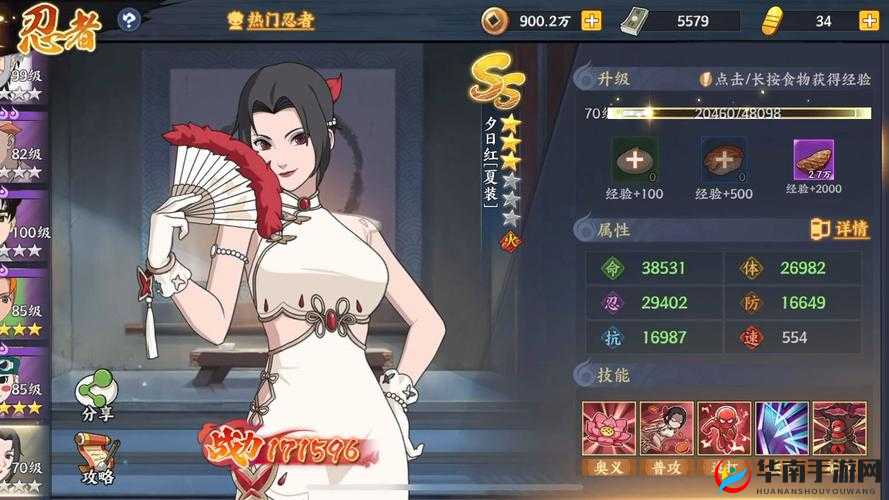Open the 热门忍者 popular ninja link

coord(272,20)
